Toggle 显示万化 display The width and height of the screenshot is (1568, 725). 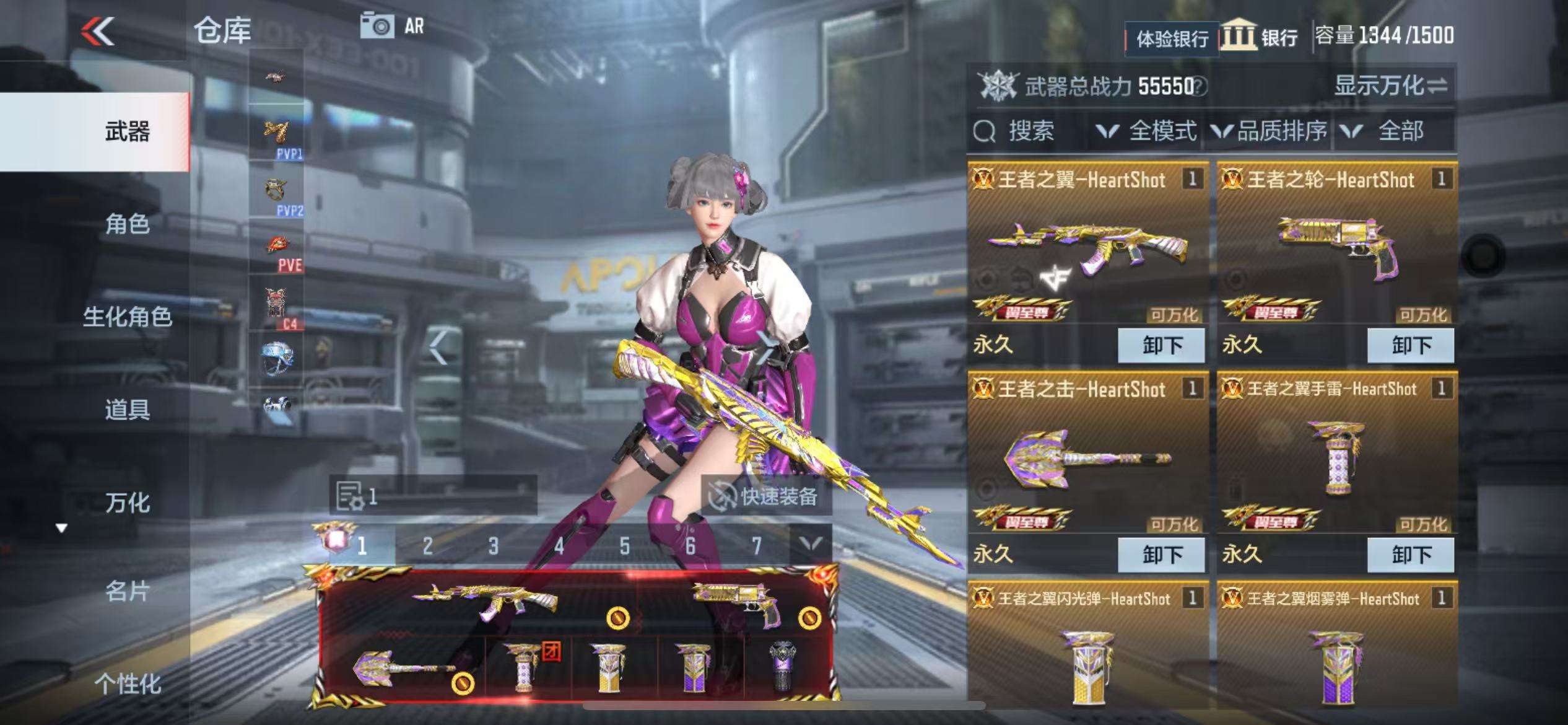tap(1390, 86)
